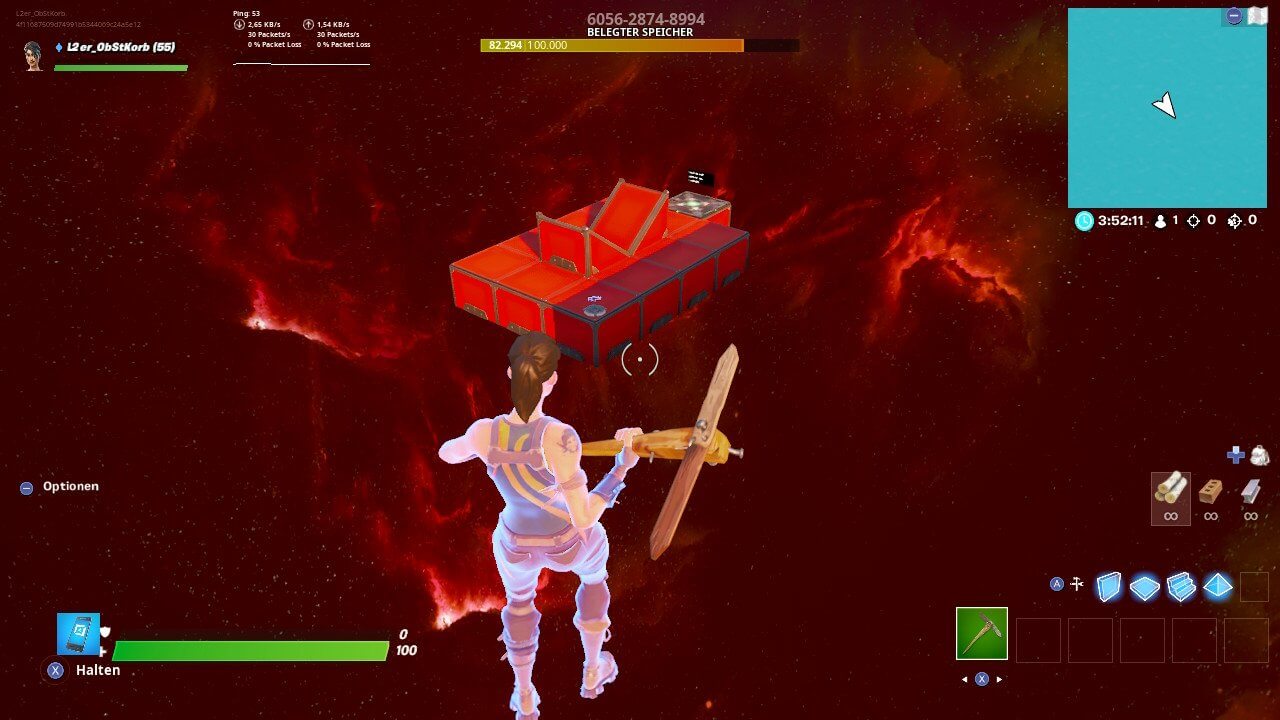Open the backpack inventory icon
The image size is (1280, 720).
[1259, 456]
